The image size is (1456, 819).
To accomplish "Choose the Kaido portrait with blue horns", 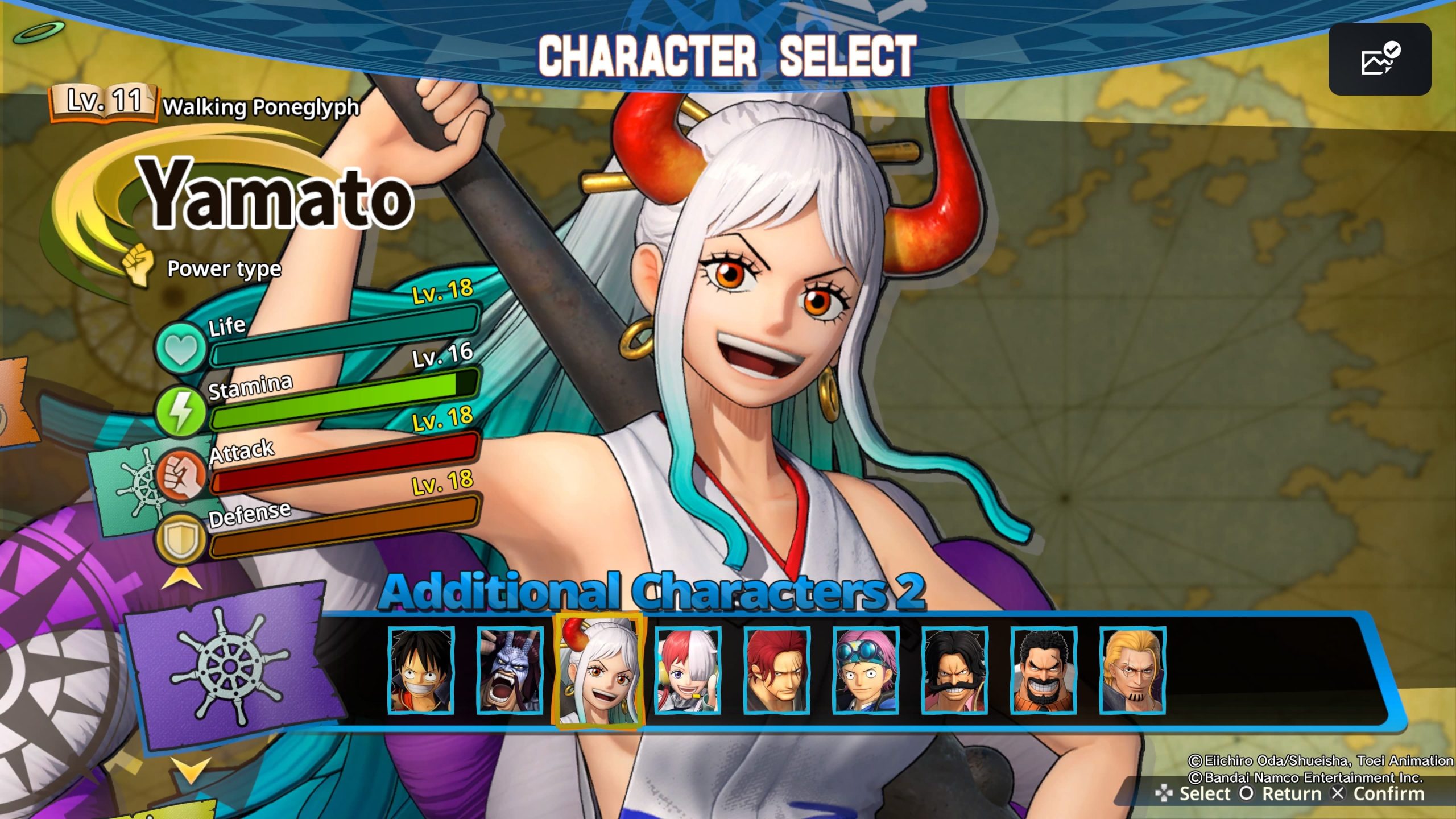I will (x=510, y=670).
